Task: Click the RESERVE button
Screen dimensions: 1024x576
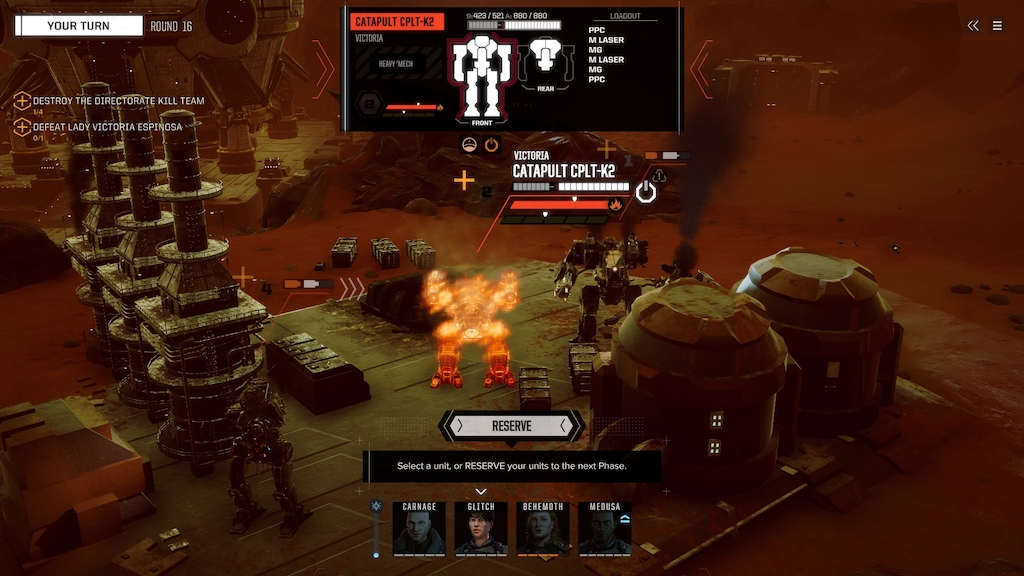Action: [511, 426]
